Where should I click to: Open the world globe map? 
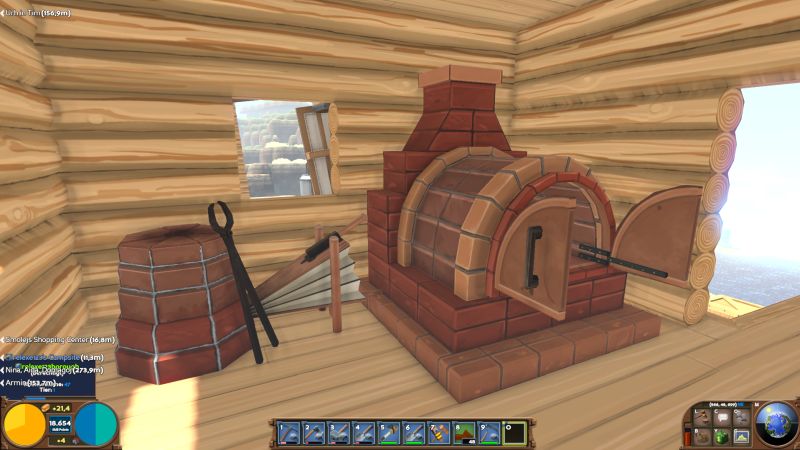[776, 423]
